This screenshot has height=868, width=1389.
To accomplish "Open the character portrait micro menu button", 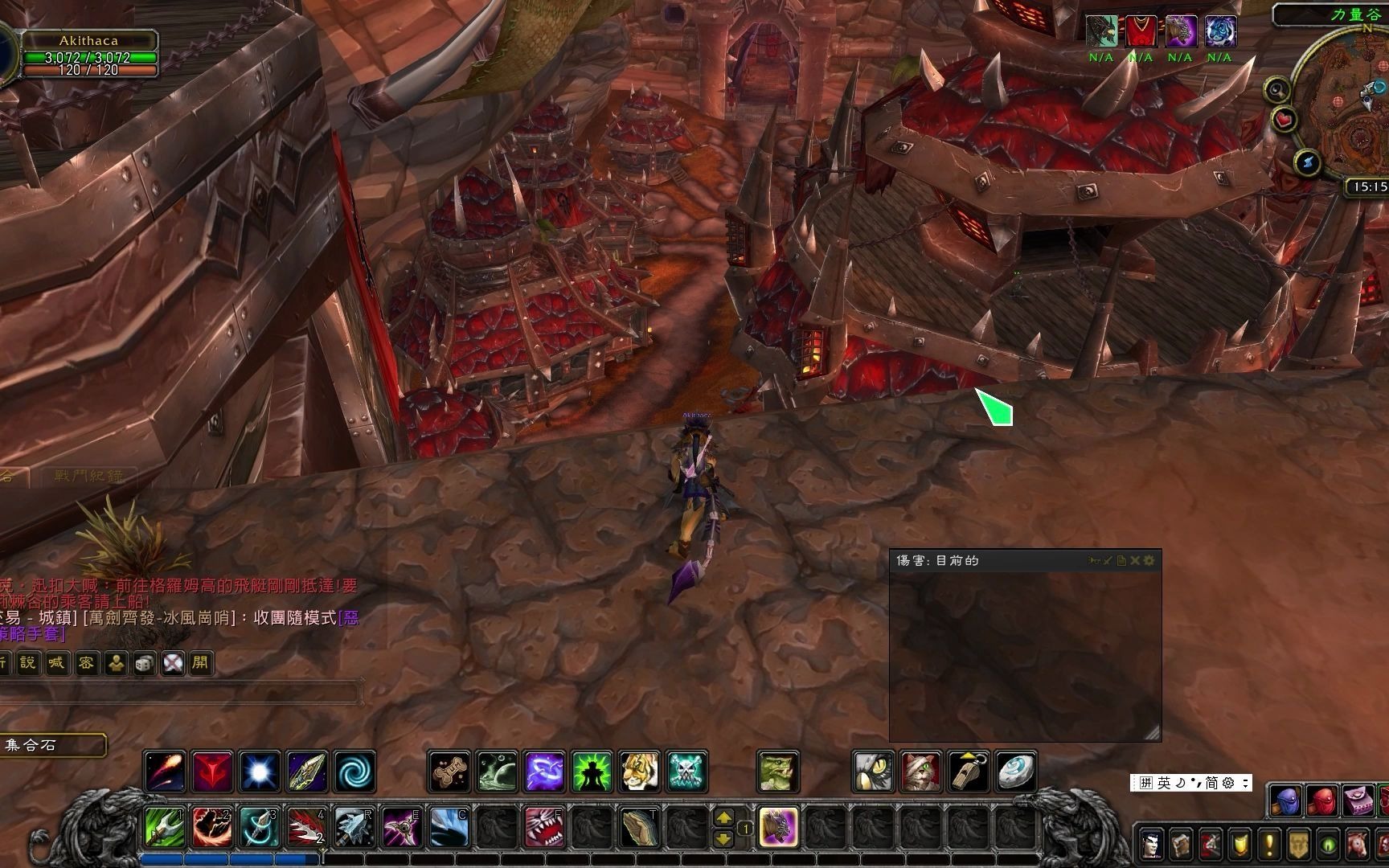I will point(1152,845).
